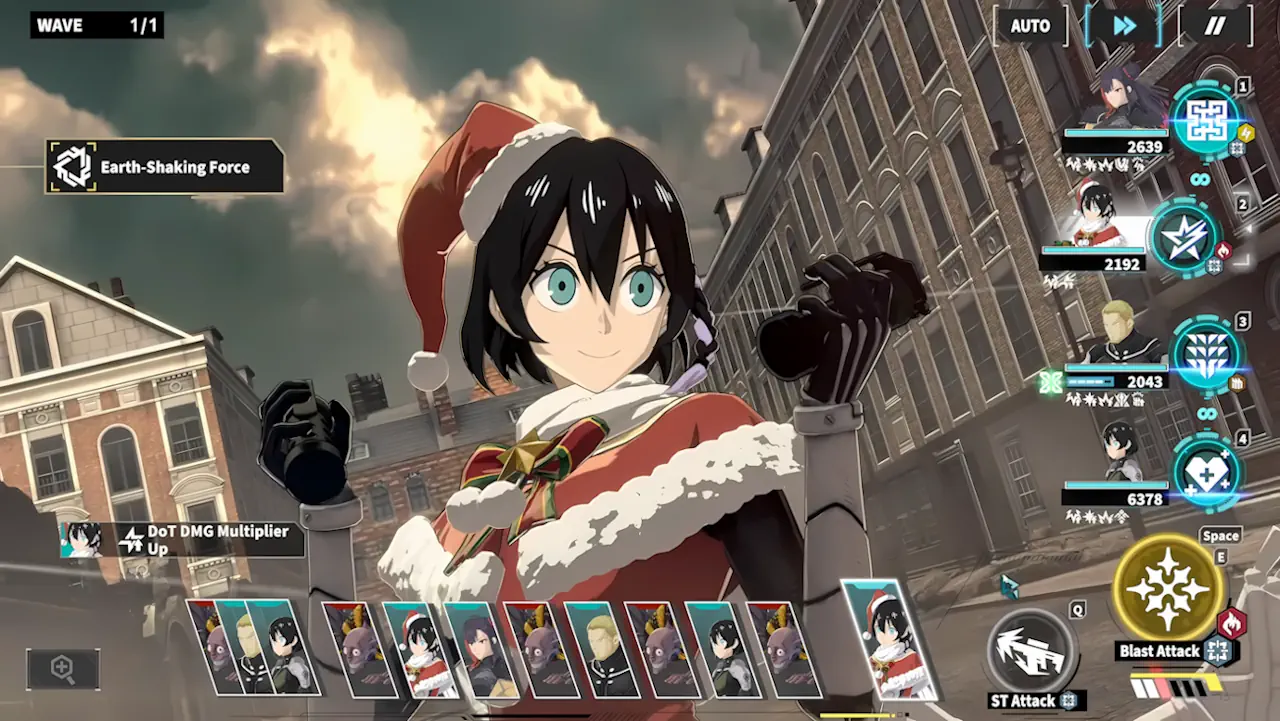This screenshot has width=1280, height=721.
Task: Toggle AUTO battle mode
Action: [1030, 27]
